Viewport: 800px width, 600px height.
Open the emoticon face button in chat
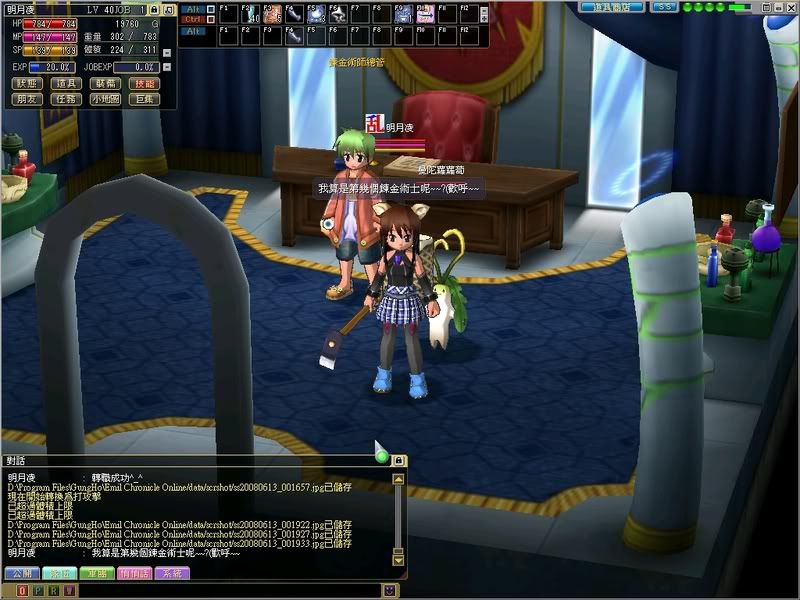point(388,591)
